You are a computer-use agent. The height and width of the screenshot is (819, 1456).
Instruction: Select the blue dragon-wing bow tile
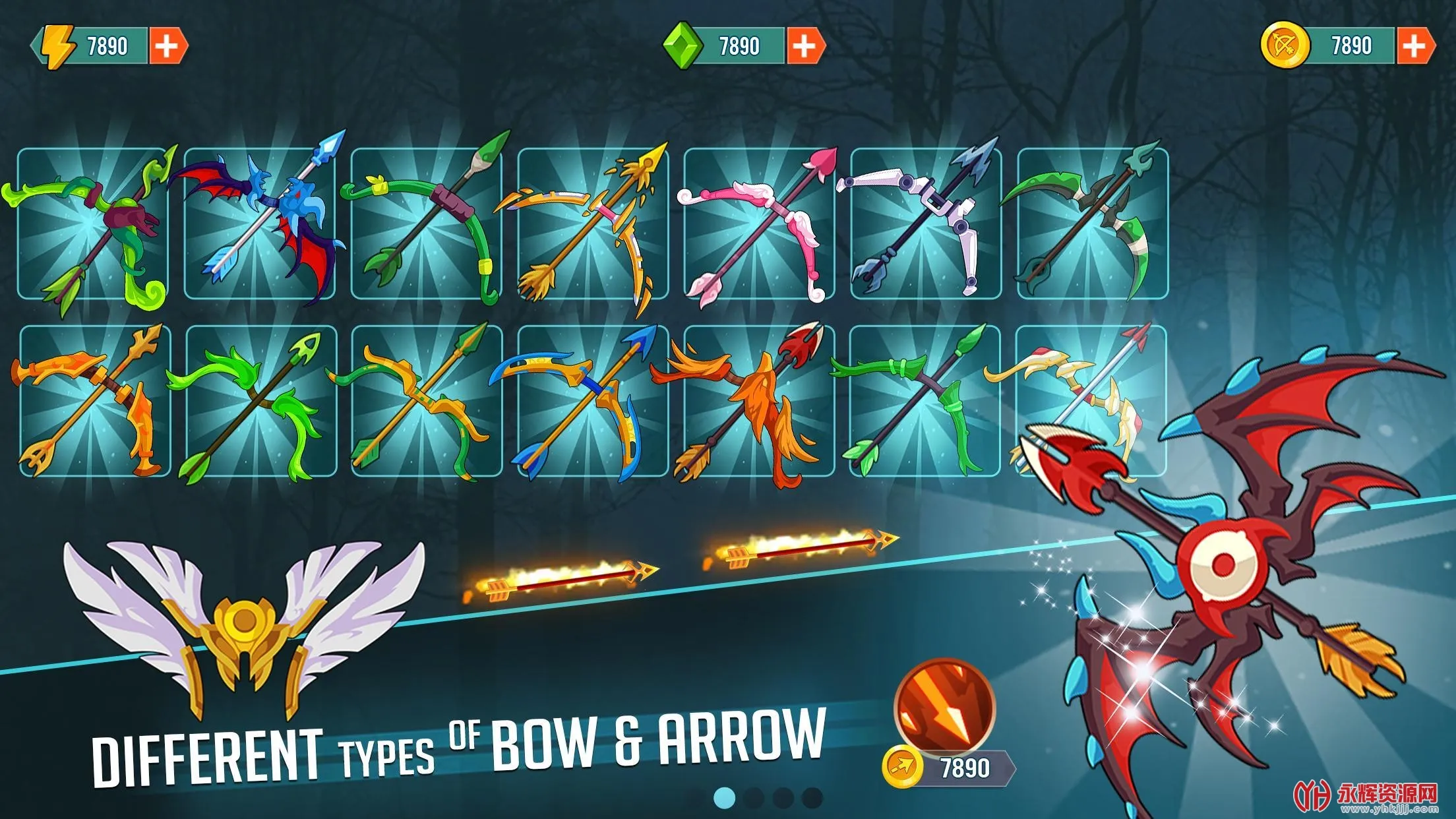point(259,224)
